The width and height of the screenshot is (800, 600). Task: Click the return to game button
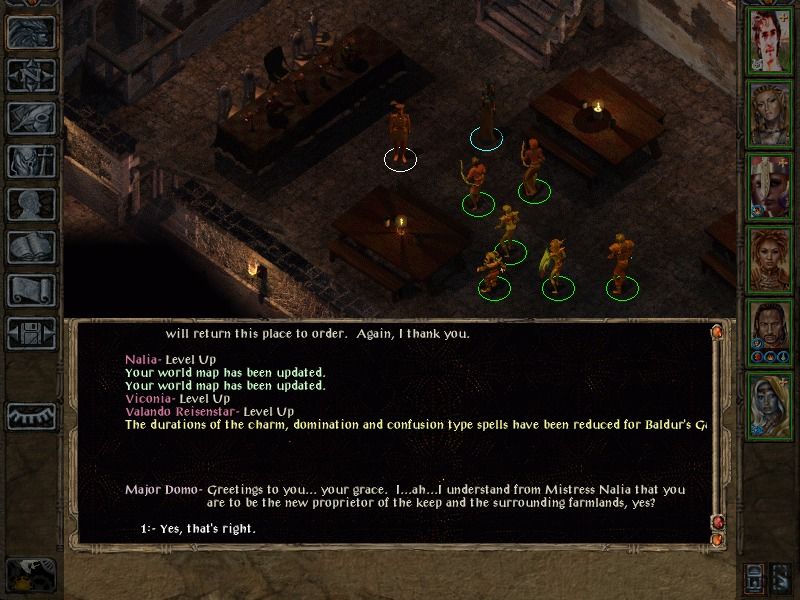coord(31,32)
